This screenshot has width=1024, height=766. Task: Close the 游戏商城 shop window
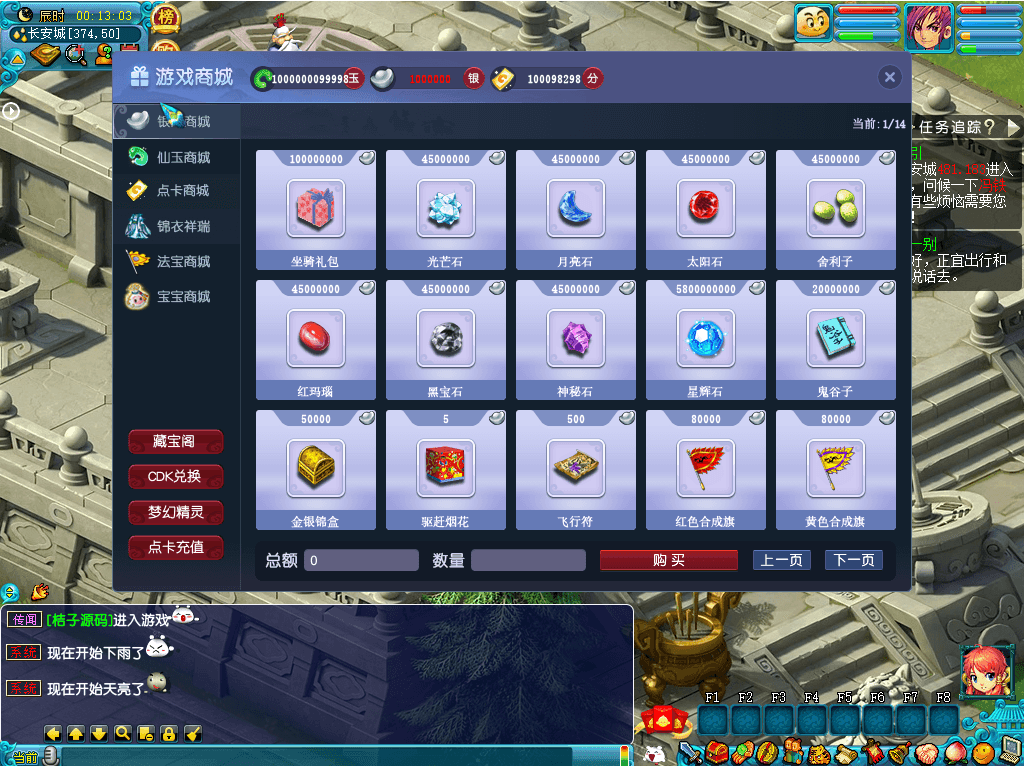(889, 78)
